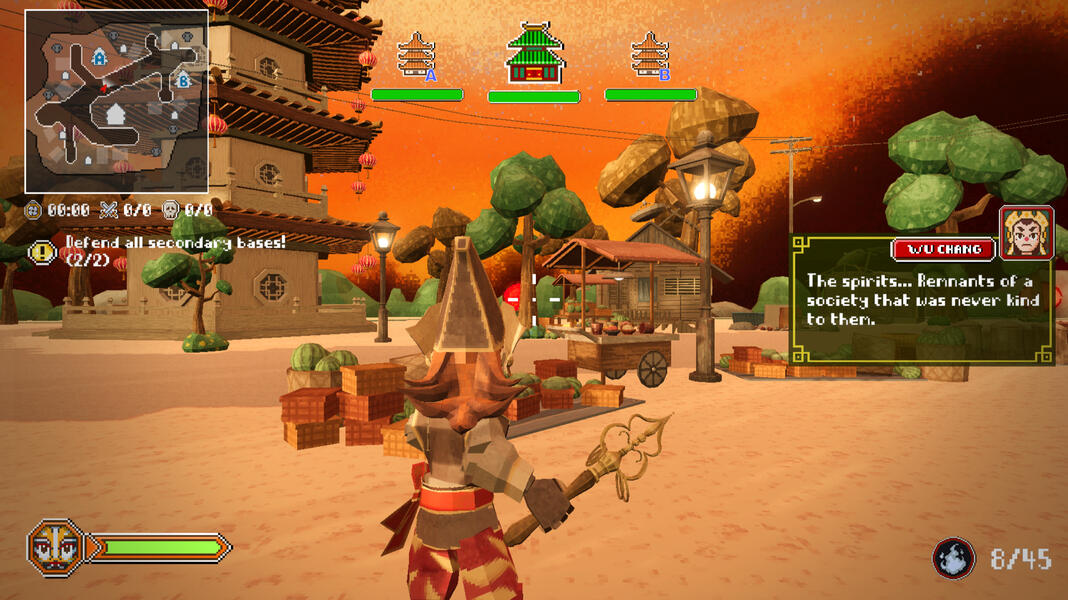Click the Wu Chang dialogue box
Image resolution: width=1068 pixels, height=600 pixels.
(x=920, y=300)
